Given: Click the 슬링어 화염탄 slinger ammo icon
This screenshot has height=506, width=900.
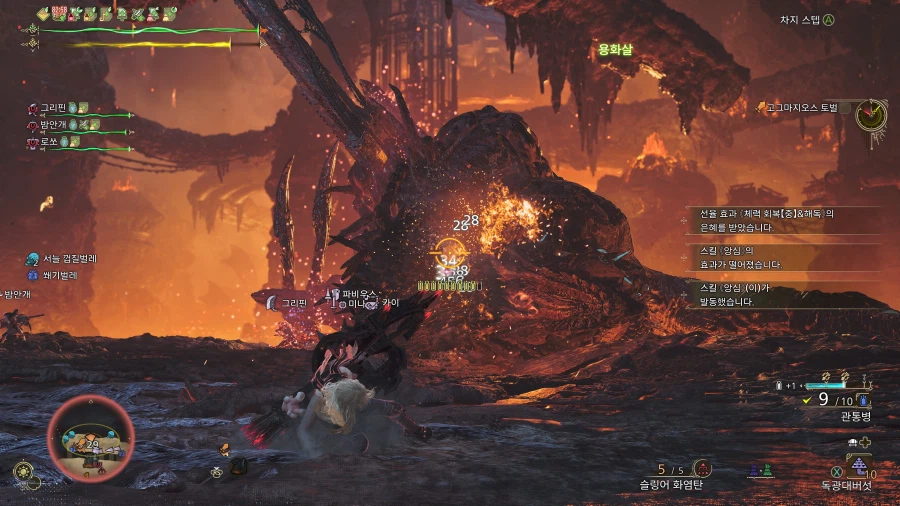Looking at the screenshot, I should [x=703, y=468].
